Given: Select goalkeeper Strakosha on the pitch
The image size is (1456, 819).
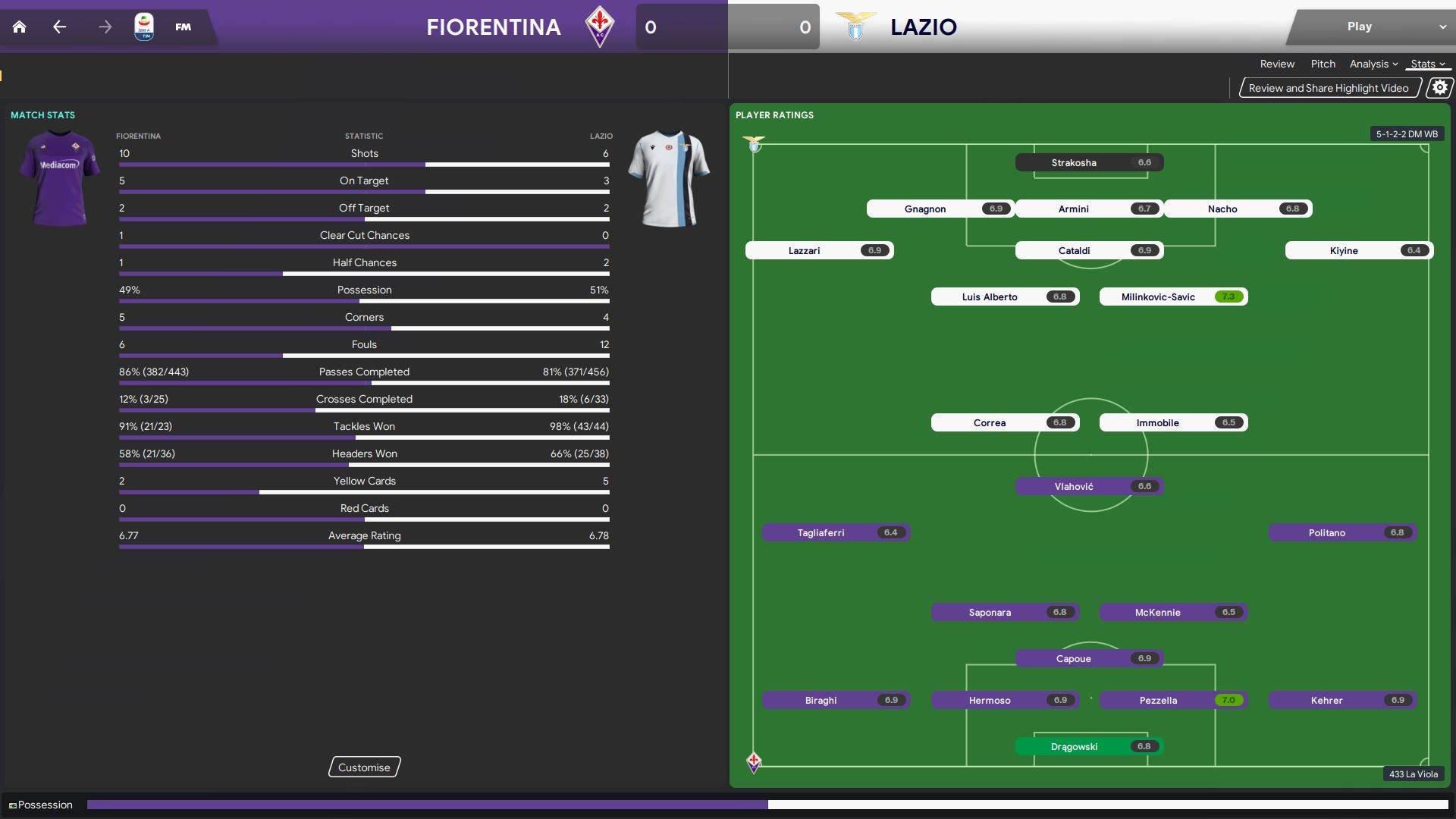Looking at the screenshot, I should click(1089, 162).
